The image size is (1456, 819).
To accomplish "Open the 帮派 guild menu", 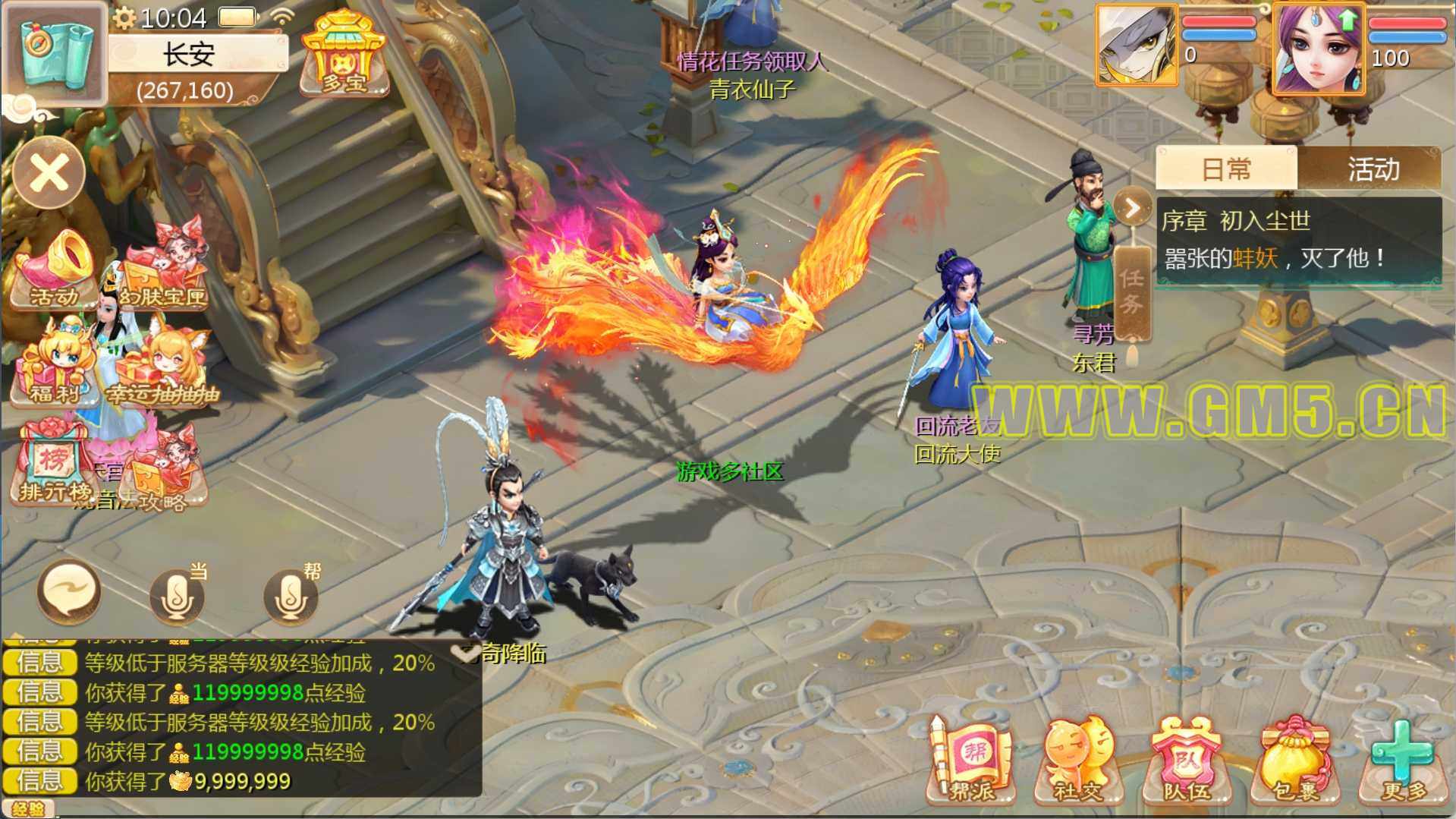I will point(971,759).
